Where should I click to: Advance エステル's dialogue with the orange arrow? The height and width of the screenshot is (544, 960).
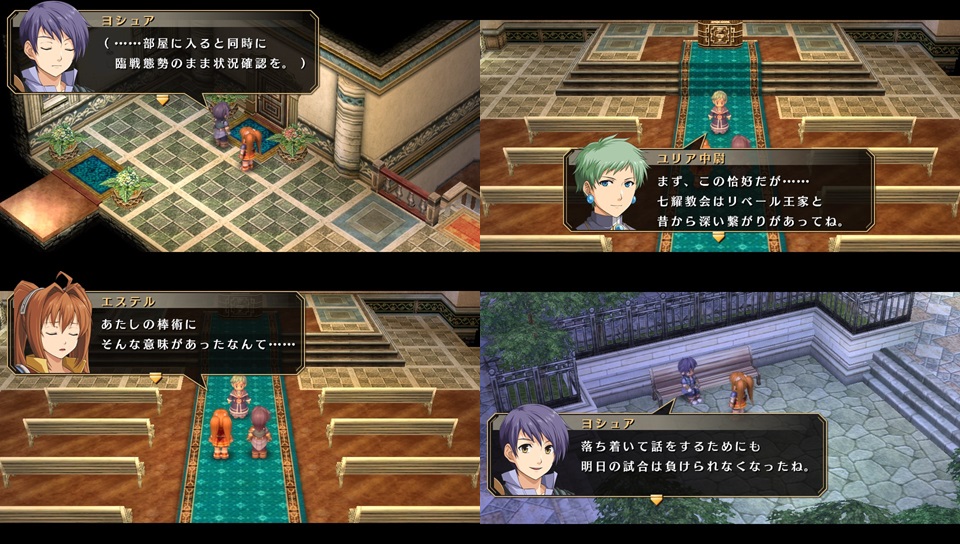tap(155, 378)
